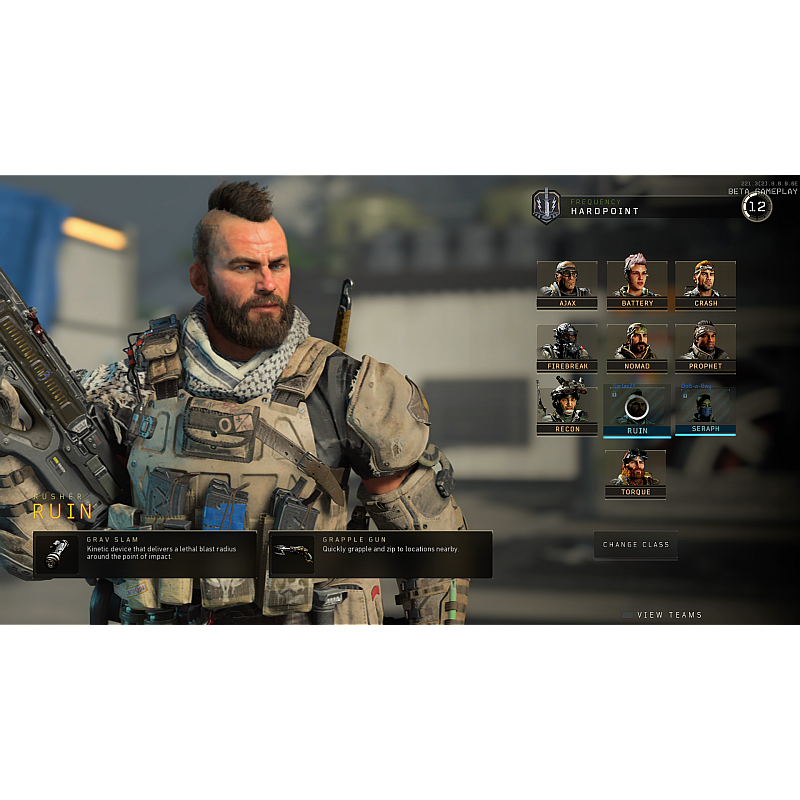Choose the Ruin specialist tile
Screen dimensions: 800x800
tap(637, 410)
